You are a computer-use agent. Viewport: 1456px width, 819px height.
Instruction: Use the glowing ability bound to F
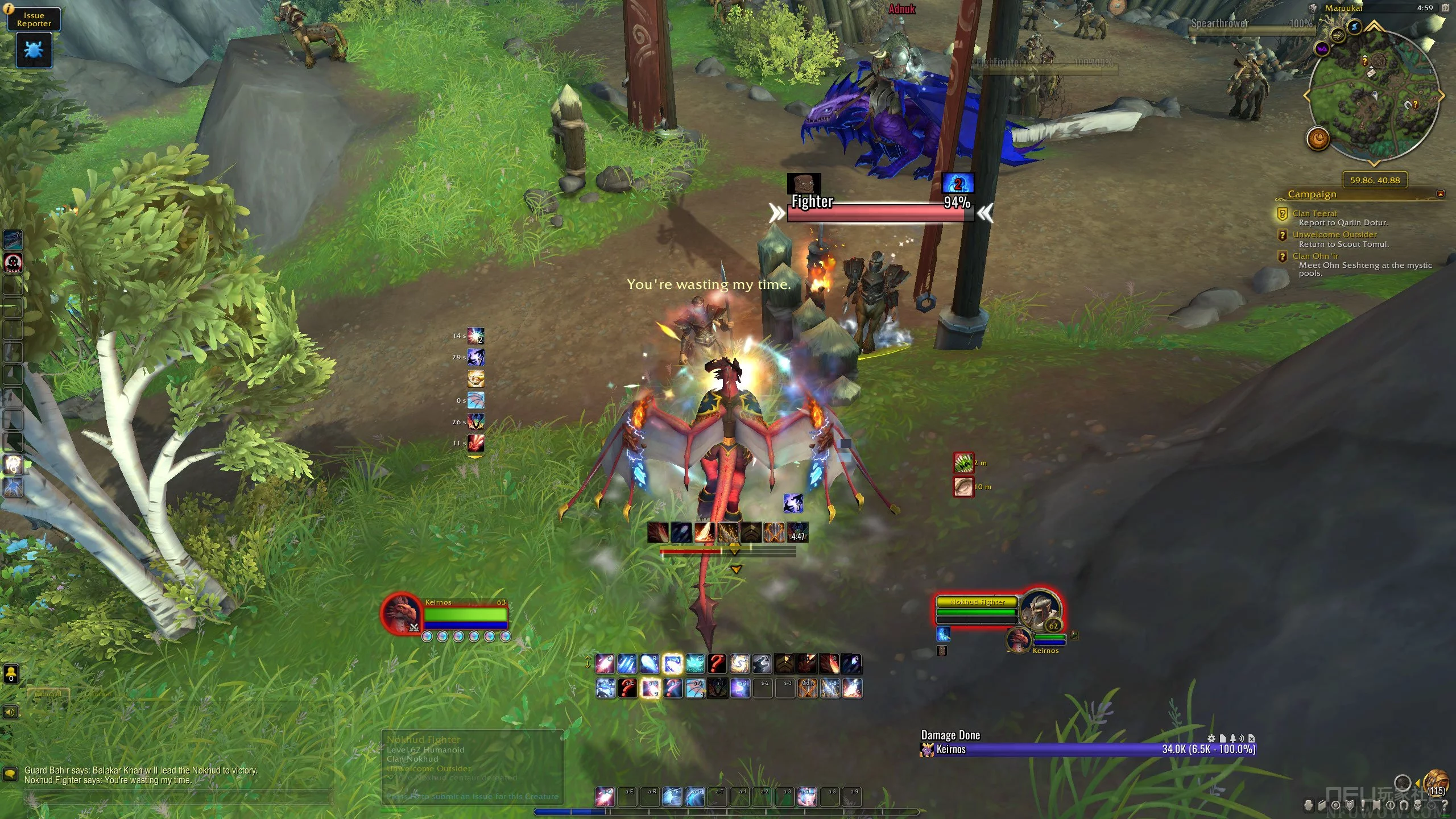[x=672, y=664]
